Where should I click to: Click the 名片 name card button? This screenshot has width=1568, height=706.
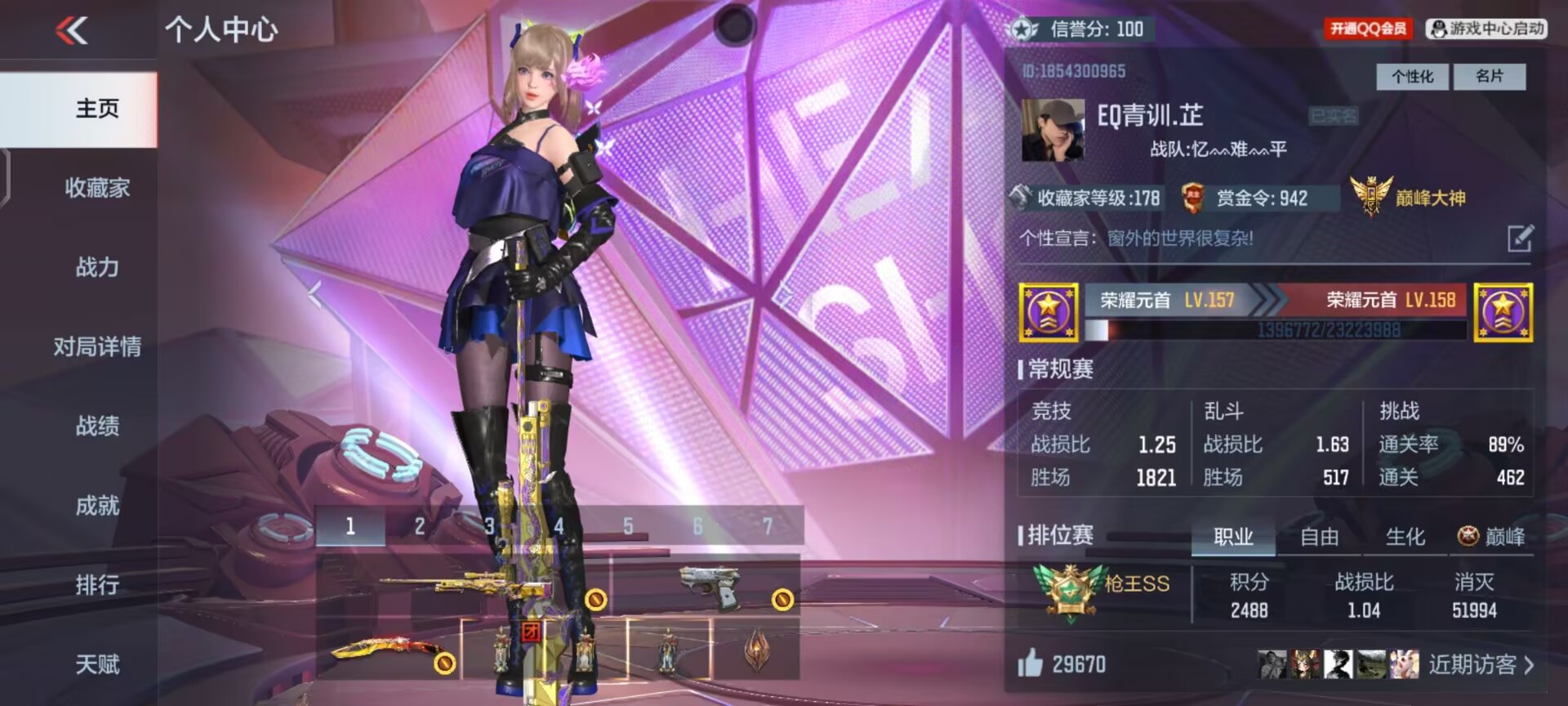1489,77
